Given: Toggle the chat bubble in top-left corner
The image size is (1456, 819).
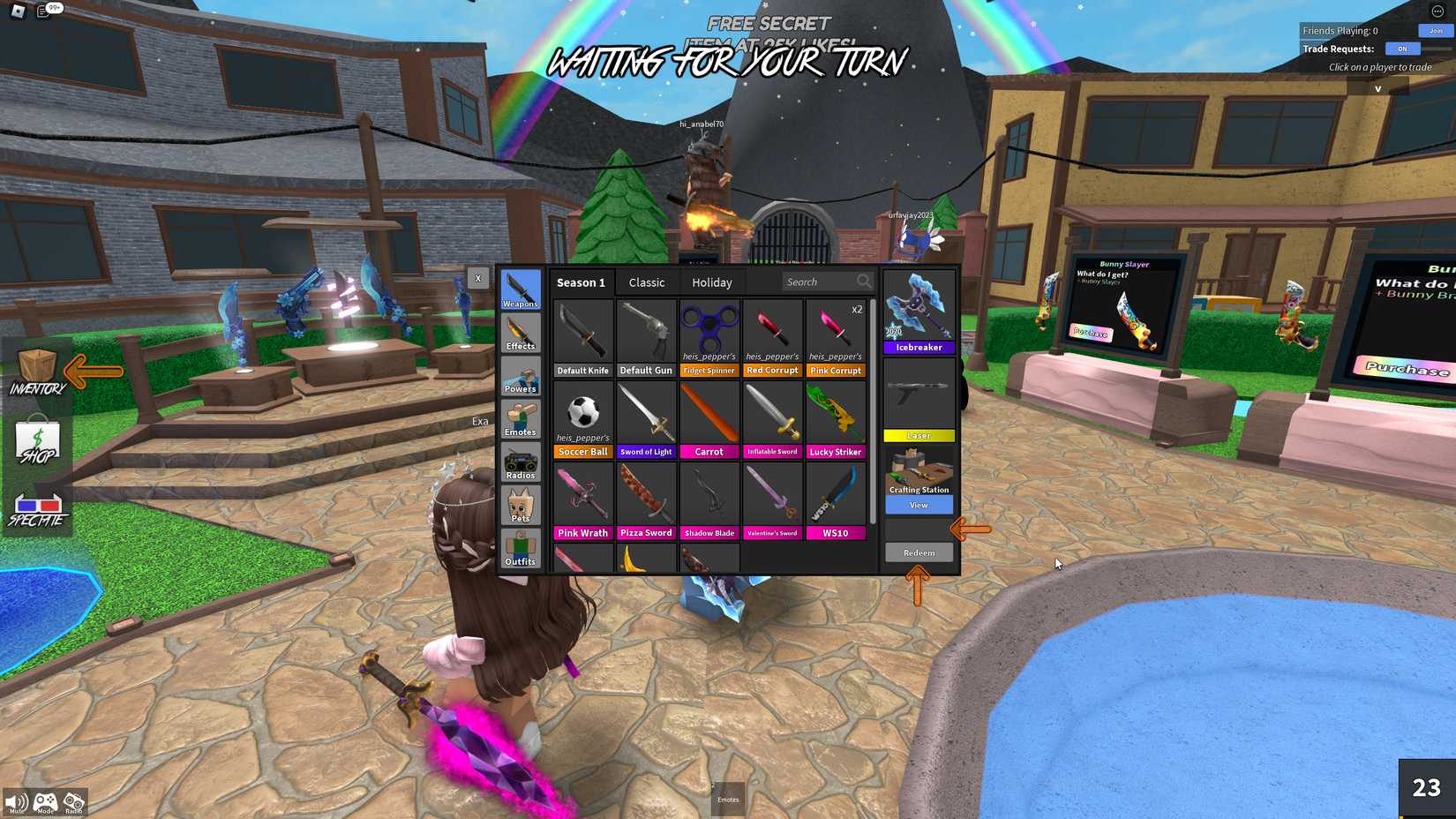Looking at the screenshot, I should point(42,9).
